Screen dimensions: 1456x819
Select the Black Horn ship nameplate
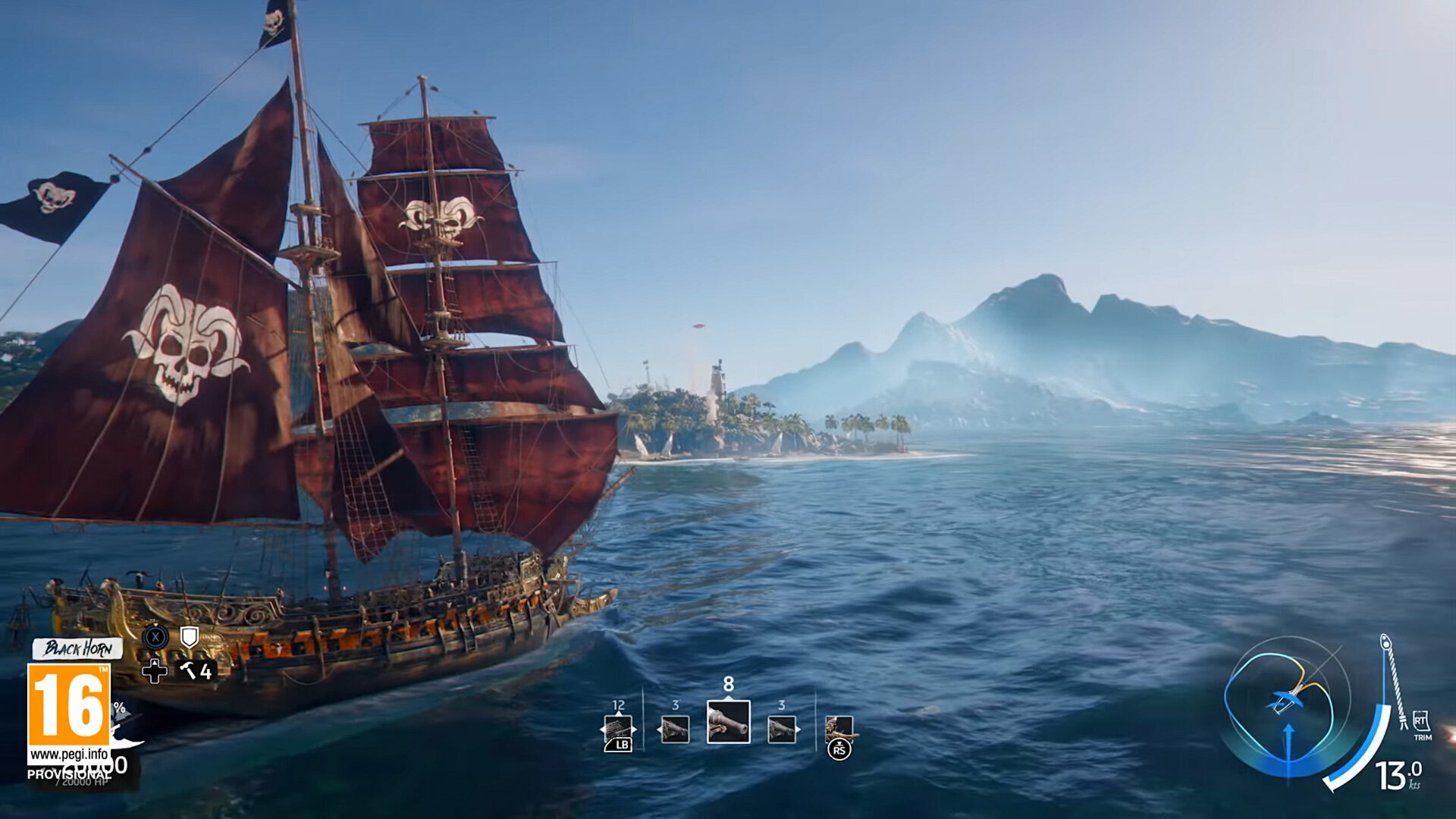click(78, 648)
